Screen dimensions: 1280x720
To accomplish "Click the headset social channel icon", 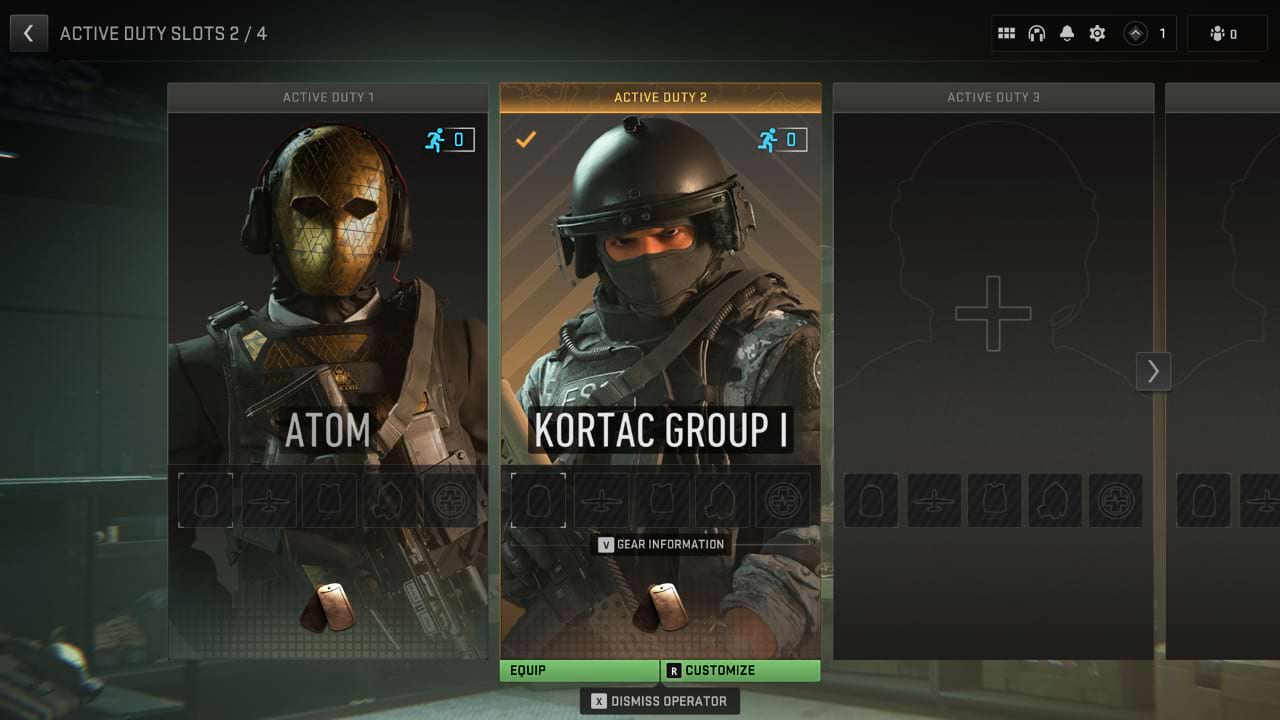I will click(1036, 33).
